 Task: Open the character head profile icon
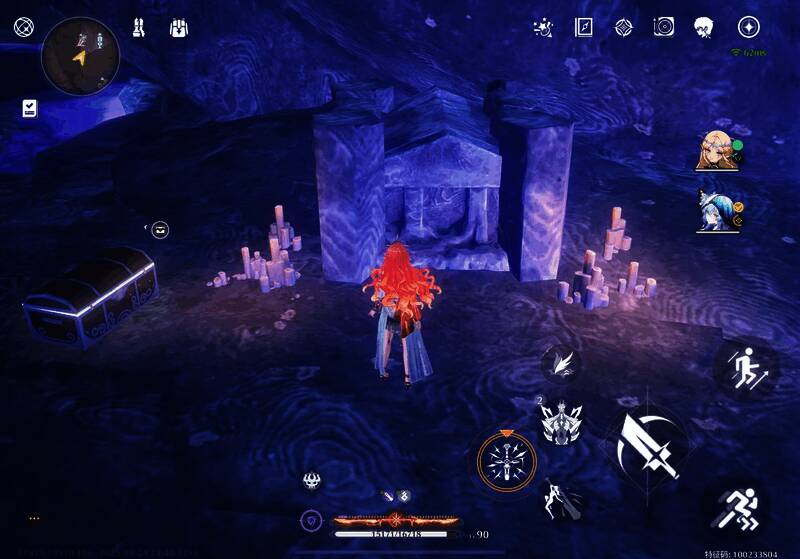(704, 28)
